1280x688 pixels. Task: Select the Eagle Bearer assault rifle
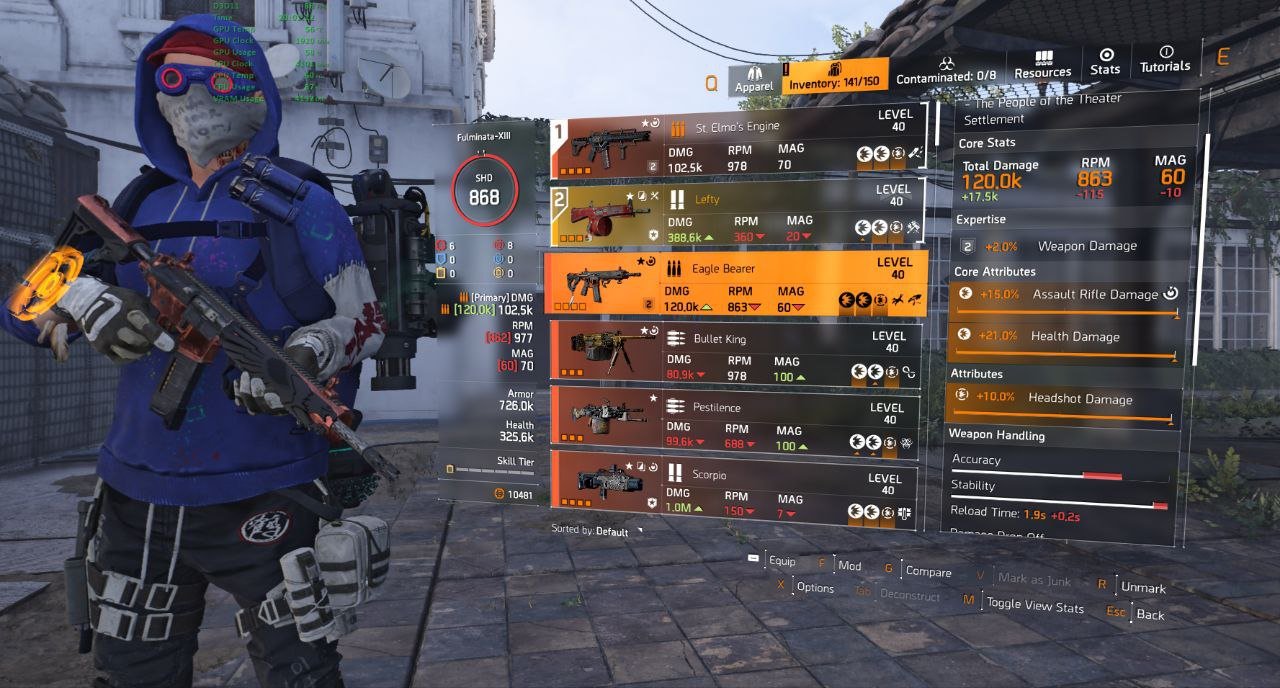(735, 283)
